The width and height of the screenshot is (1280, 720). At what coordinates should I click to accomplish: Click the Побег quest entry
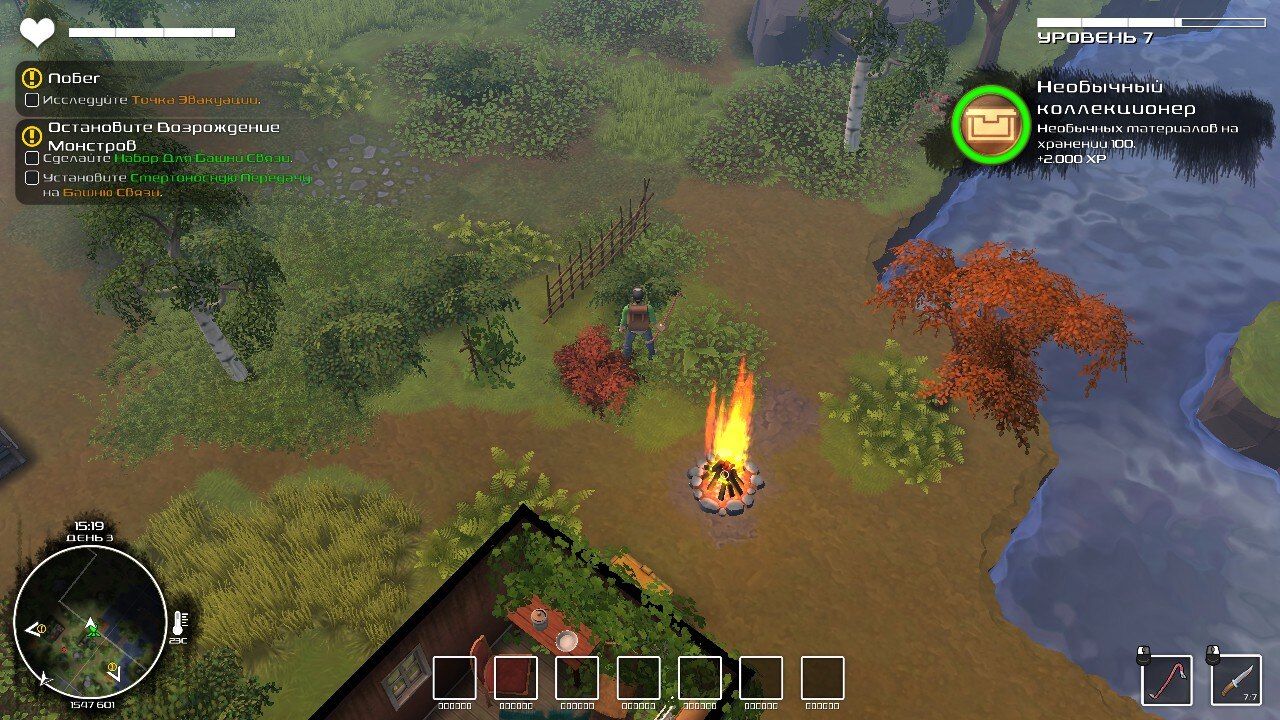74,78
